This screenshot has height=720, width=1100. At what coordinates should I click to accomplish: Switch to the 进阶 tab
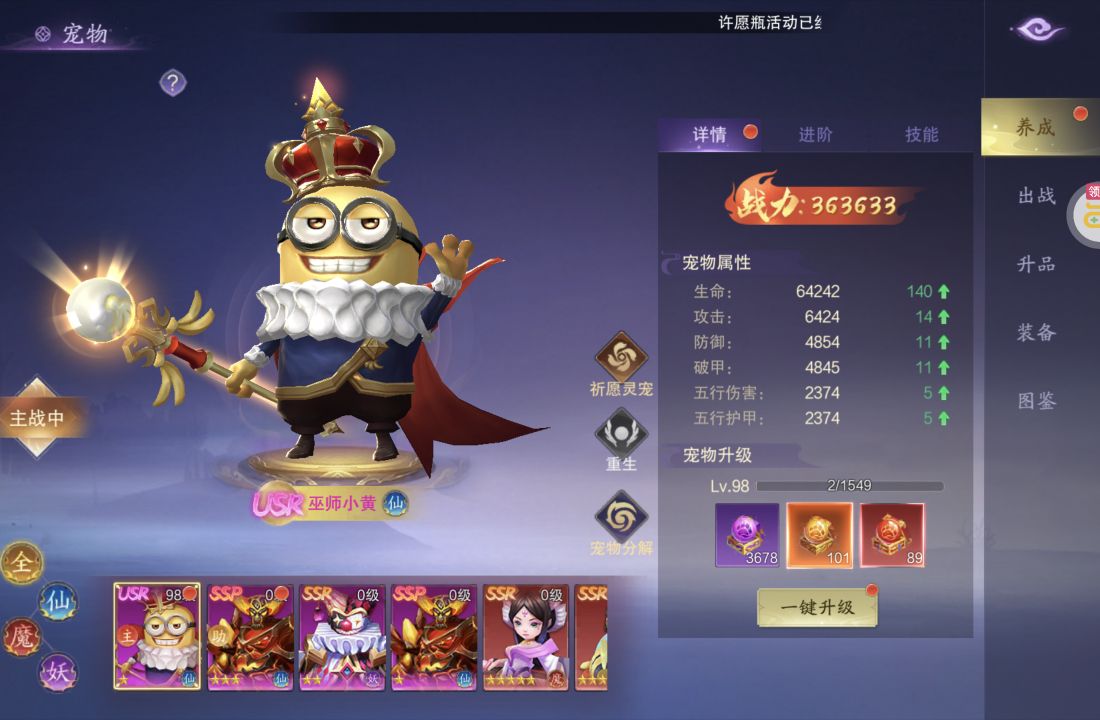[x=815, y=135]
